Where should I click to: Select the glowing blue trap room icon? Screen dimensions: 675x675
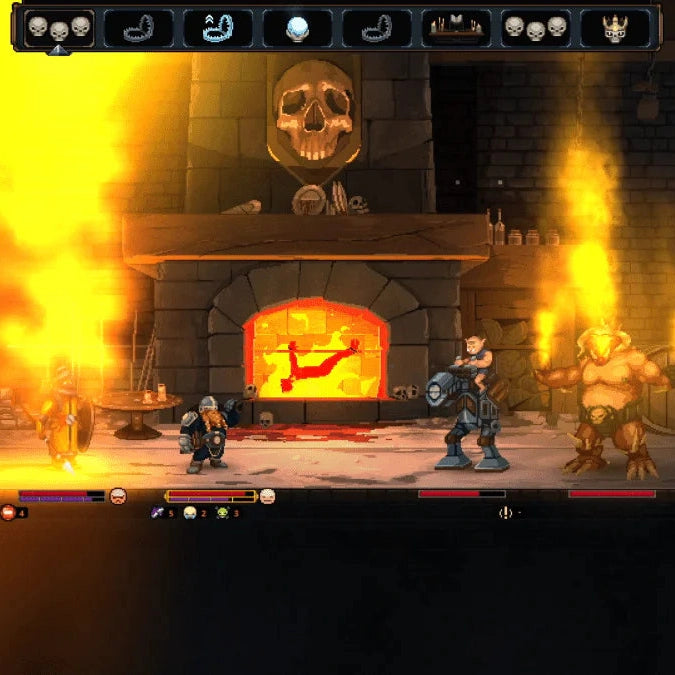pos(217,28)
